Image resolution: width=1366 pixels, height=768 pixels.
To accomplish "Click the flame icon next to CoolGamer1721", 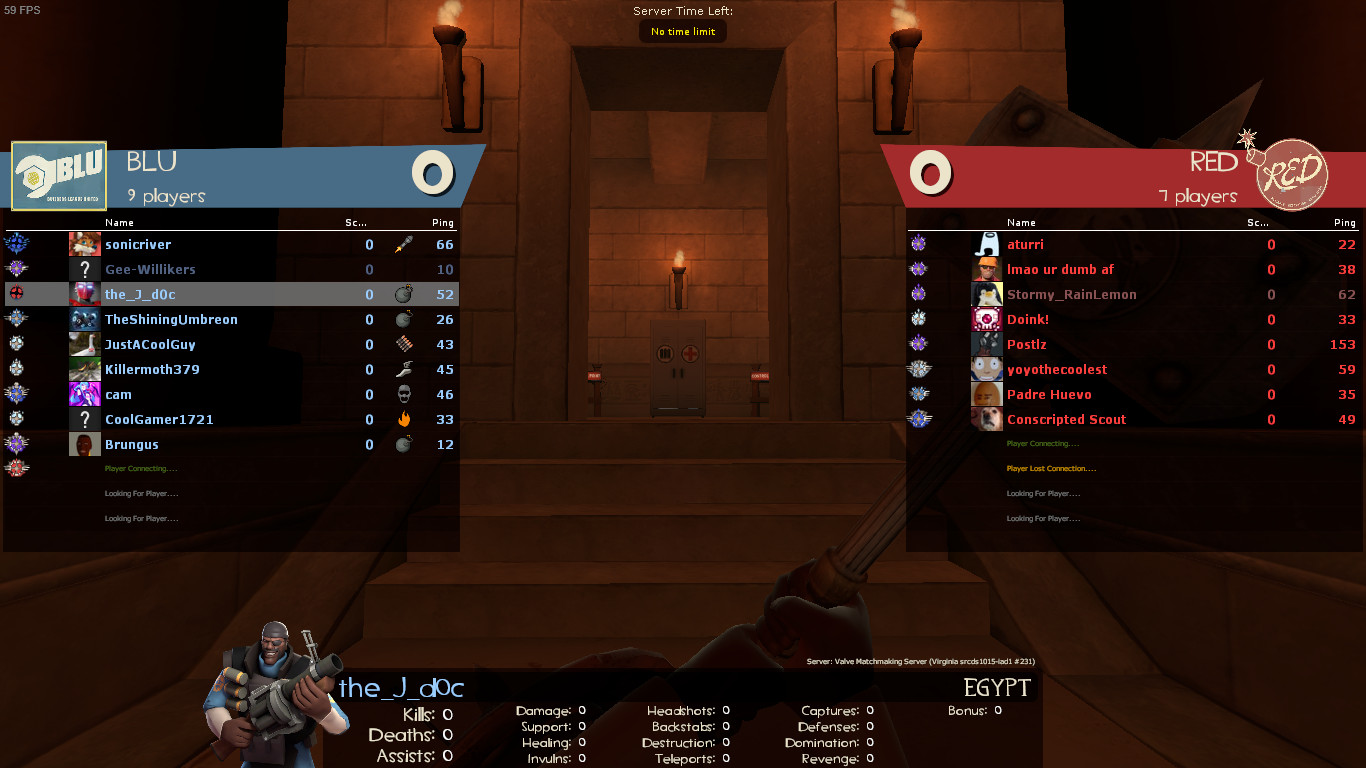I will (x=406, y=419).
